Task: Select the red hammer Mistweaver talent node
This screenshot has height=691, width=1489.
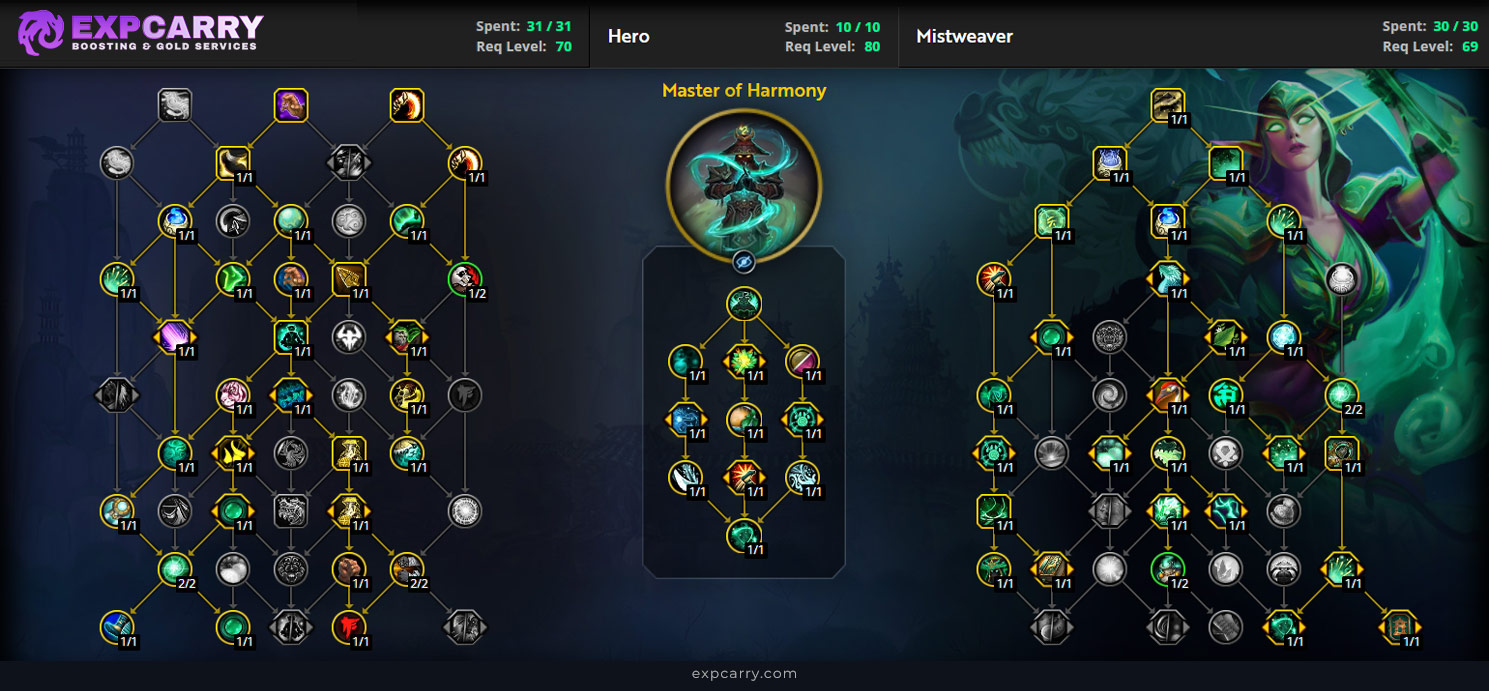Action: 992,279
